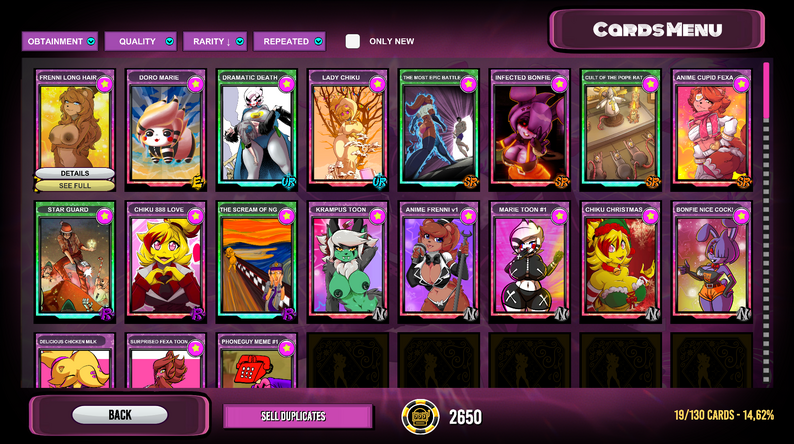Open the Quality filter dropdown
Image resolution: width=794 pixels, height=444 pixels.
(x=142, y=41)
